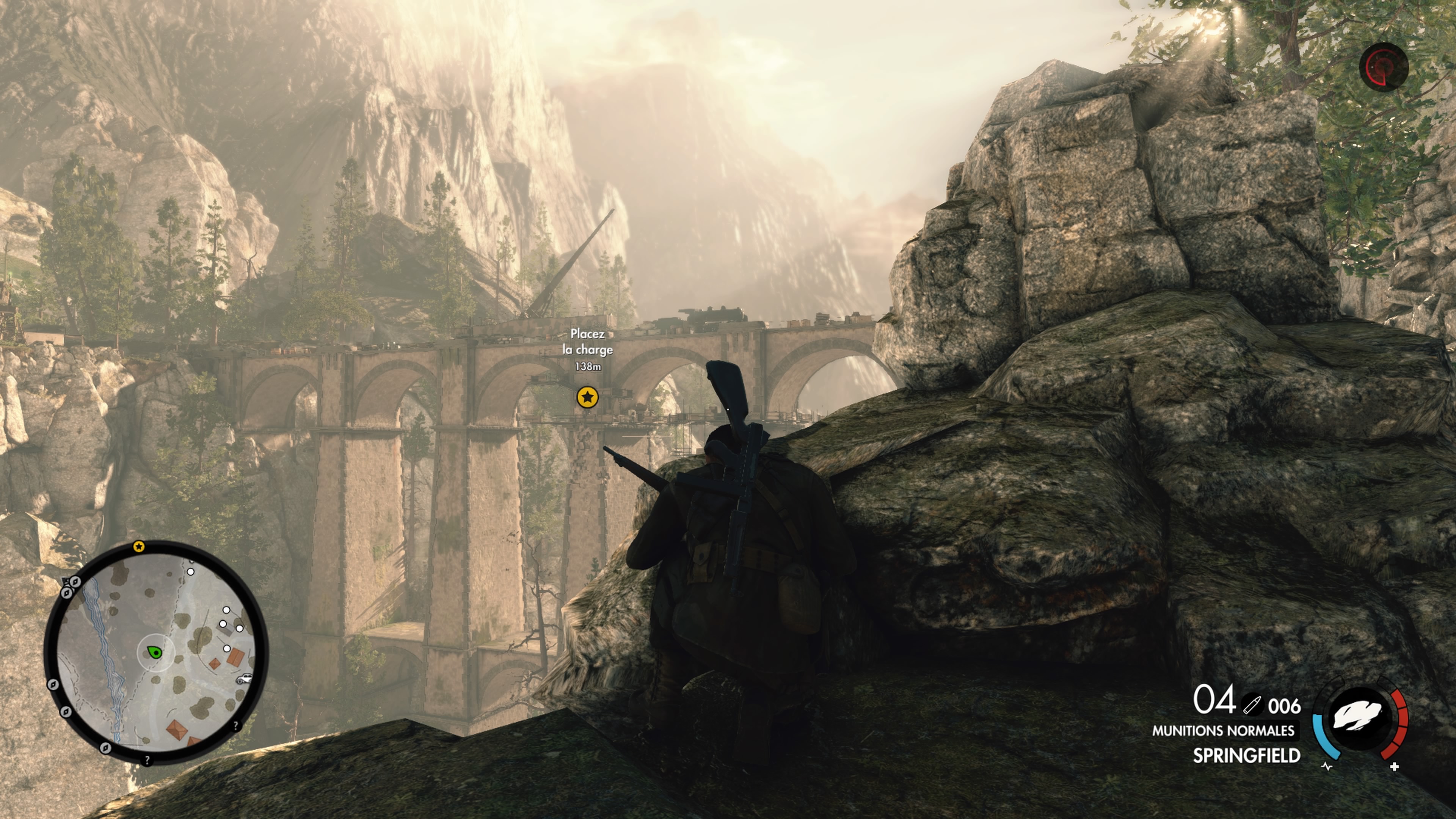Click the vehicle icon on the minimap edge
1456x819 pixels.
pos(244,679)
